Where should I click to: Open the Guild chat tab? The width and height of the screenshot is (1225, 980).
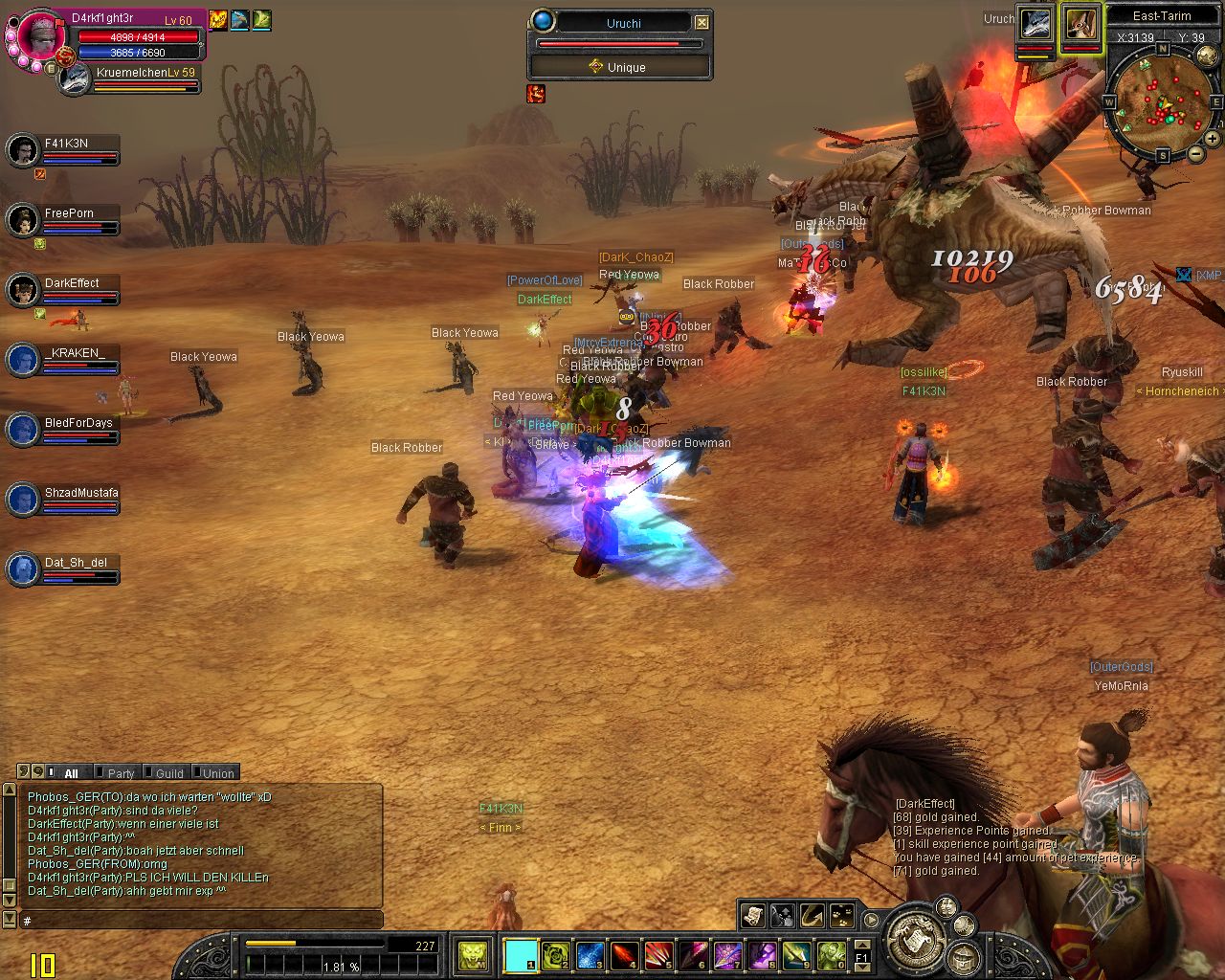click(x=168, y=773)
